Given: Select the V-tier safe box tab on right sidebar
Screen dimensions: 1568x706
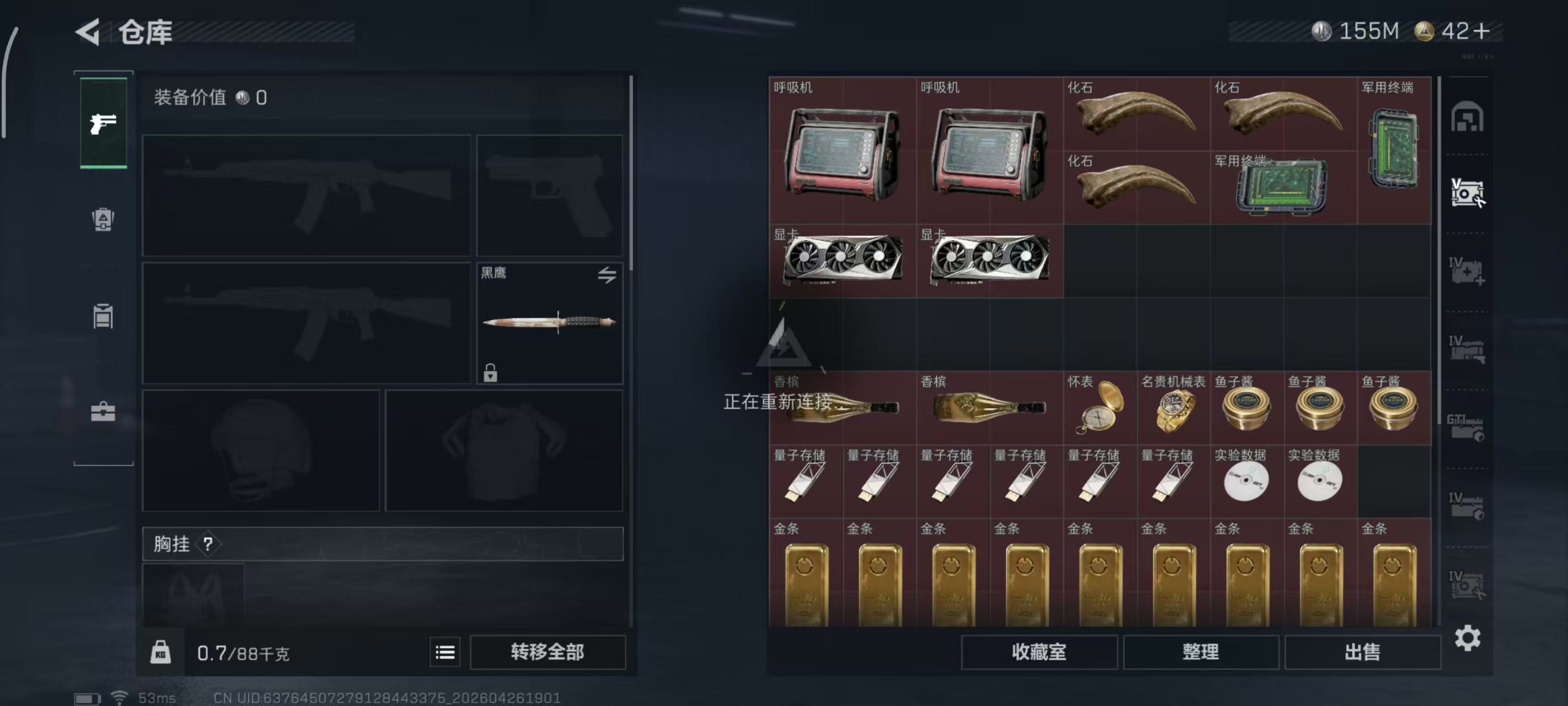Looking at the screenshot, I should (x=1469, y=194).
